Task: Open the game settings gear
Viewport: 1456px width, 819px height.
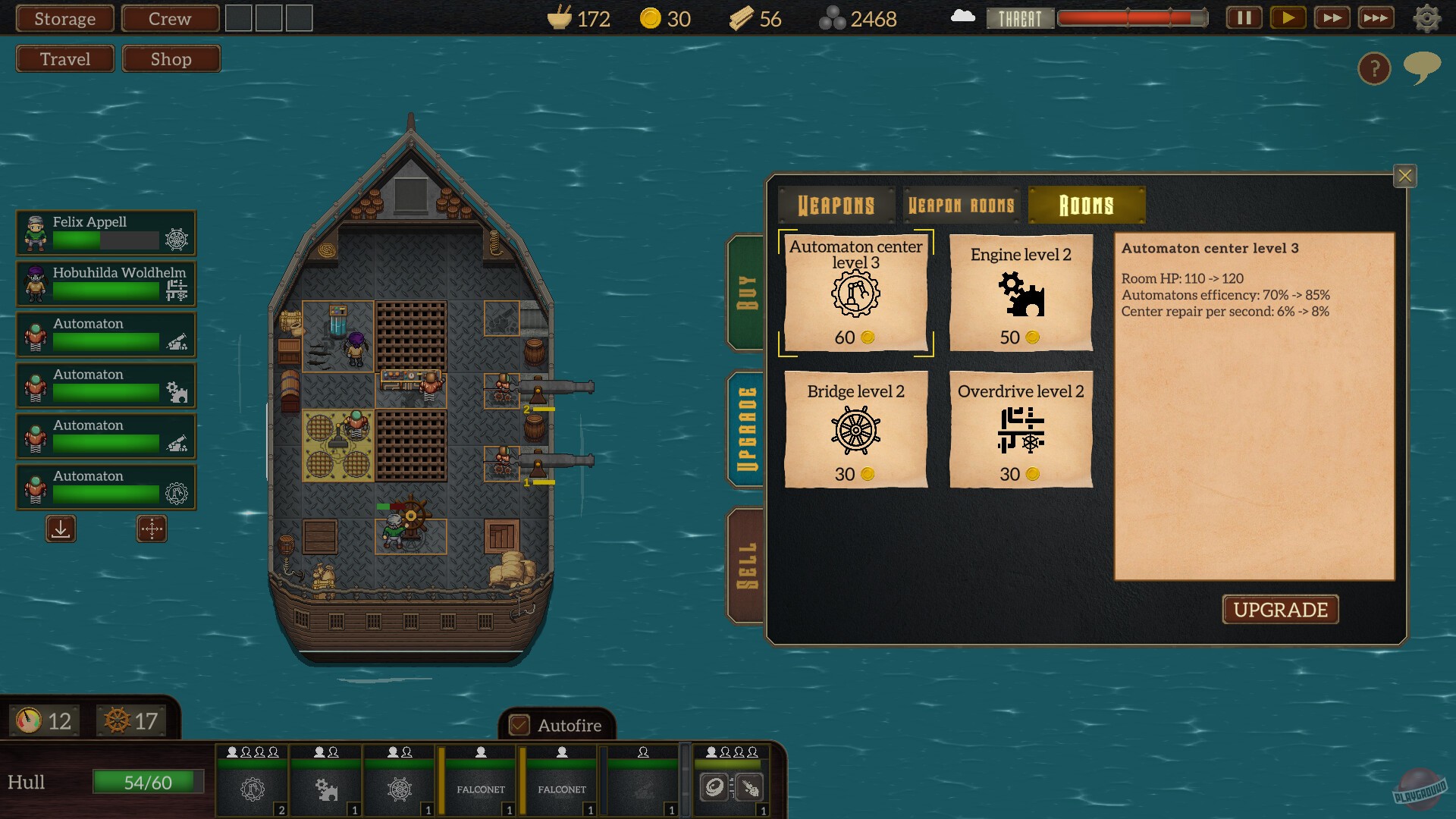Action: [x=1429, y=17]
